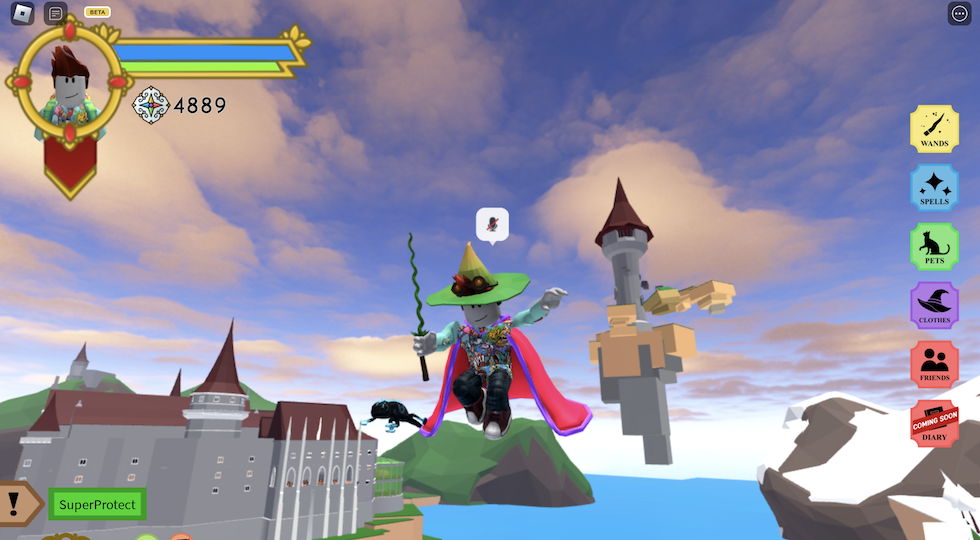Toggle the Roblox chat window
980x540 pixels.
point(55,14)
